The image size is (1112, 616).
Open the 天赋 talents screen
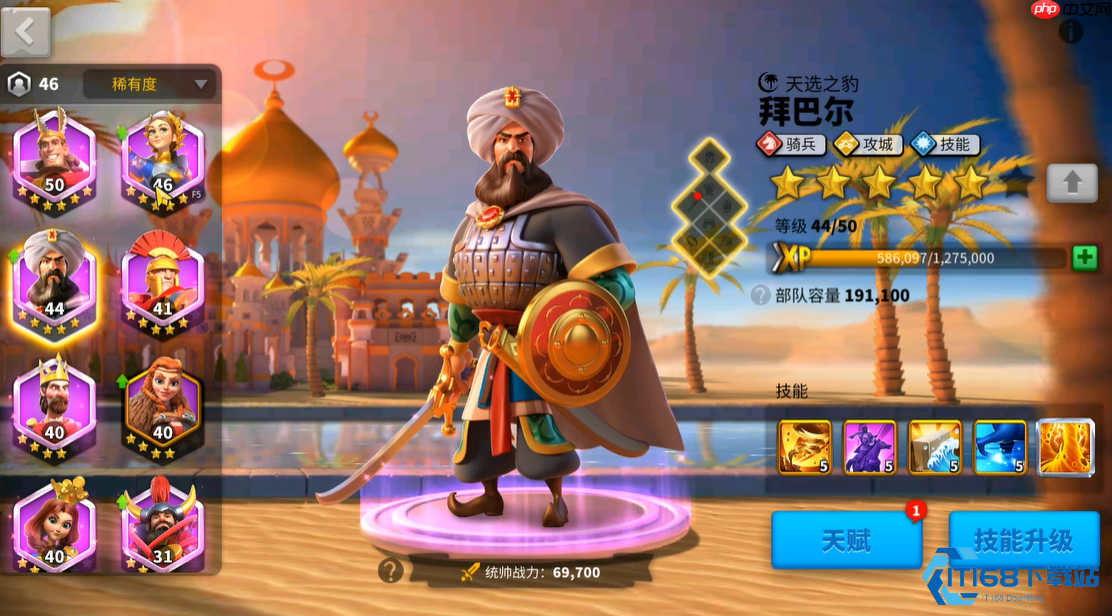pos(846,541)
